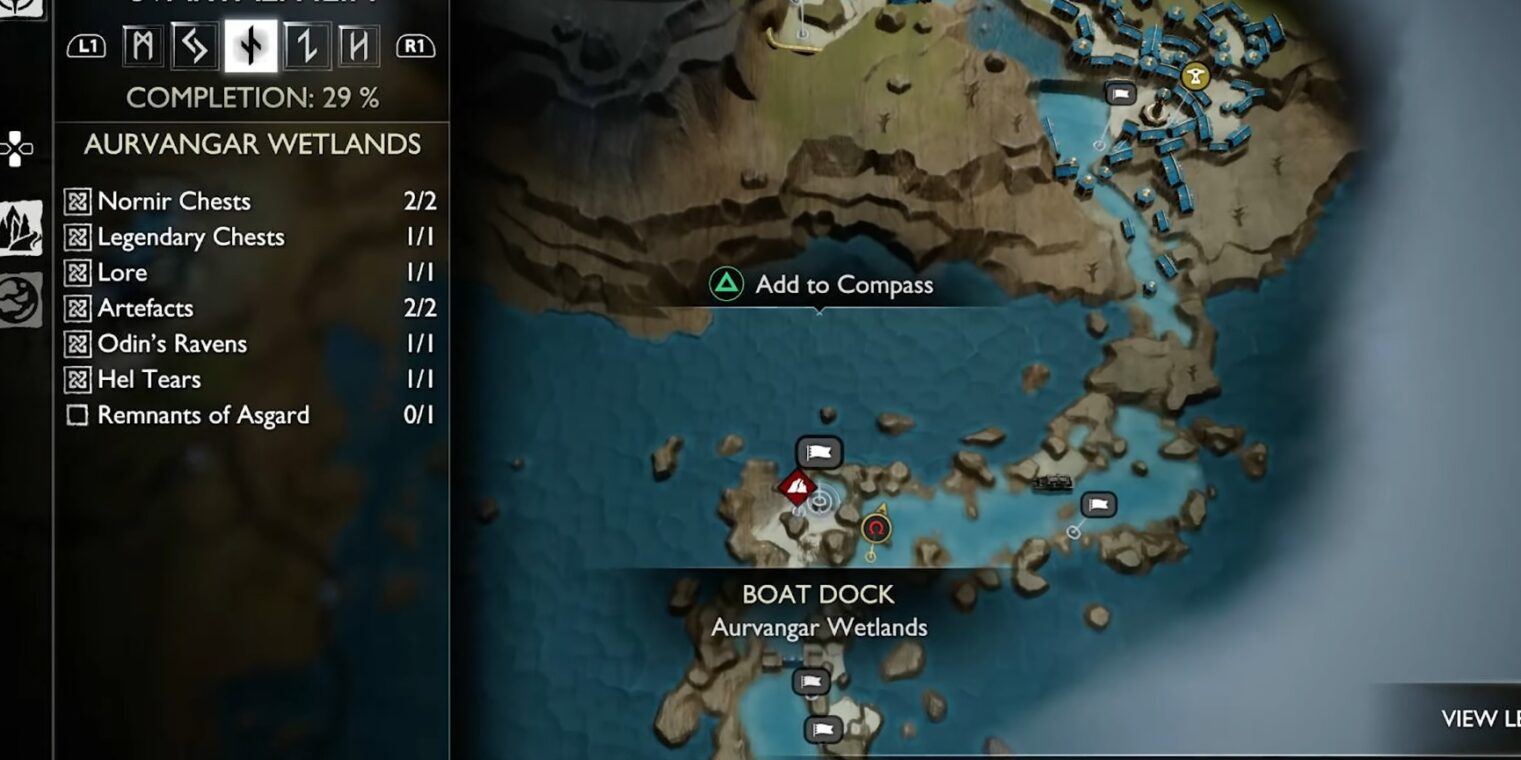The width and height of the screenshot is (1521, 760).
Task: Select the gold anvil shop marker
Action: tap(1194, 76)
